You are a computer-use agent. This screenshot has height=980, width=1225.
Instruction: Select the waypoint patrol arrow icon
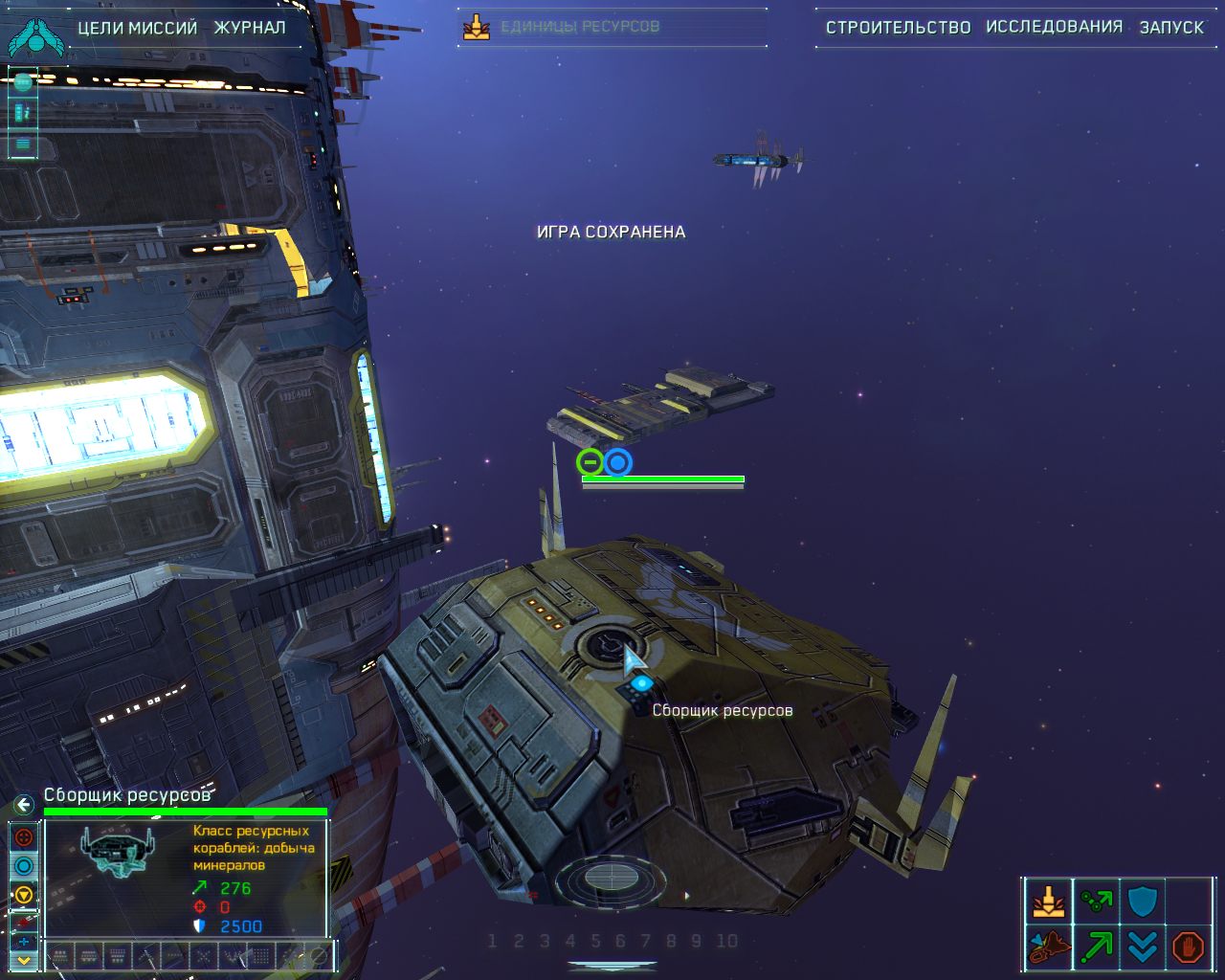[1096, 900]
